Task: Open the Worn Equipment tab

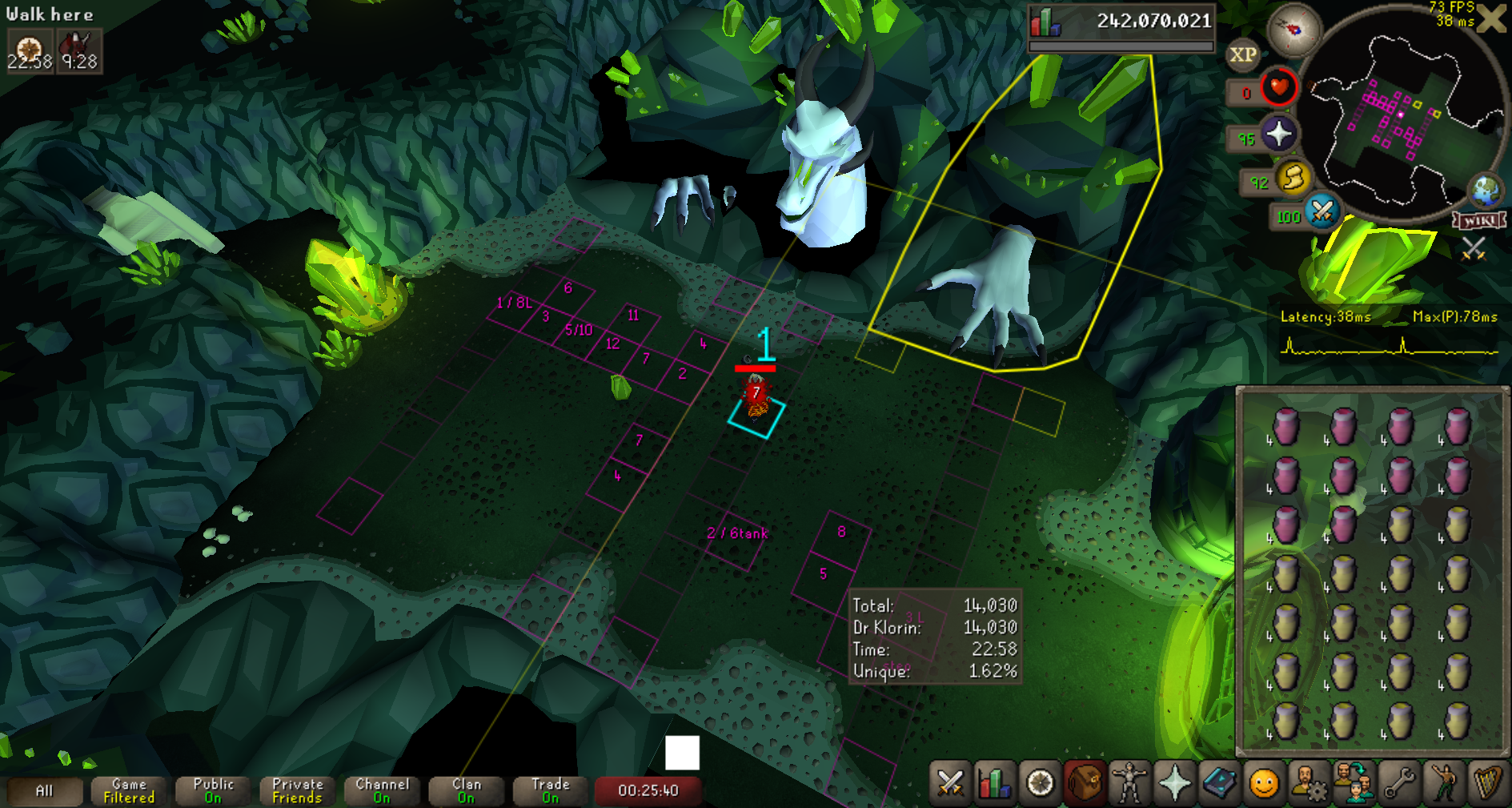Action: click(x=1129, y=782)
